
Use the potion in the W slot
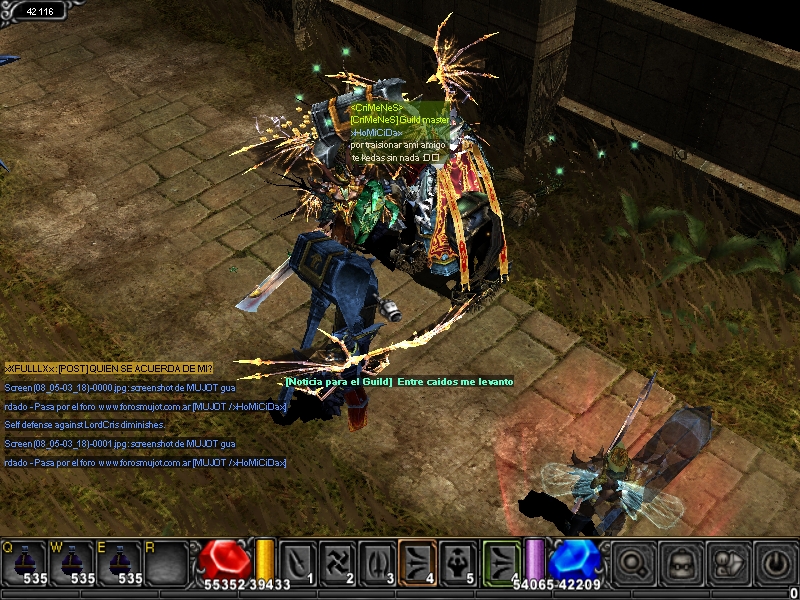click(71, 562)
